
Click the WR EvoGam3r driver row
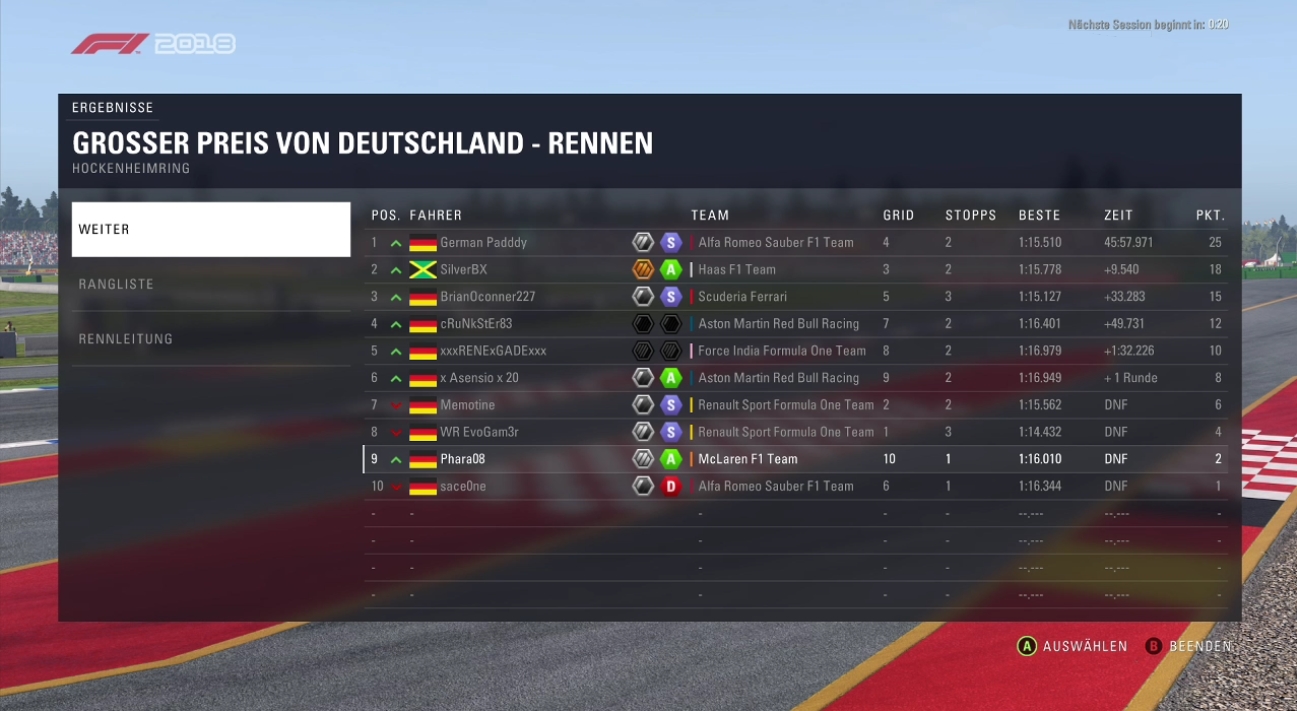click(x=795, y=432)
